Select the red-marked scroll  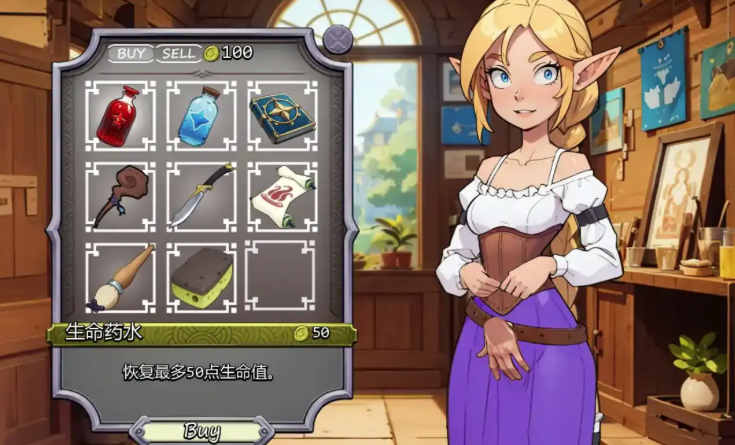(x=281, y=197)
